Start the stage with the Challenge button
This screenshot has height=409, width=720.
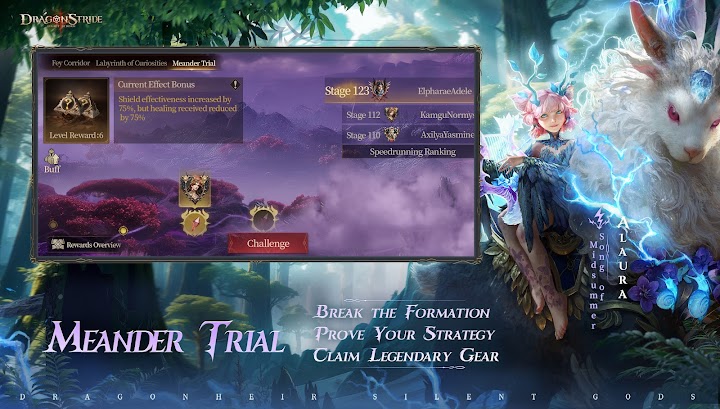[x=268, y=243]
